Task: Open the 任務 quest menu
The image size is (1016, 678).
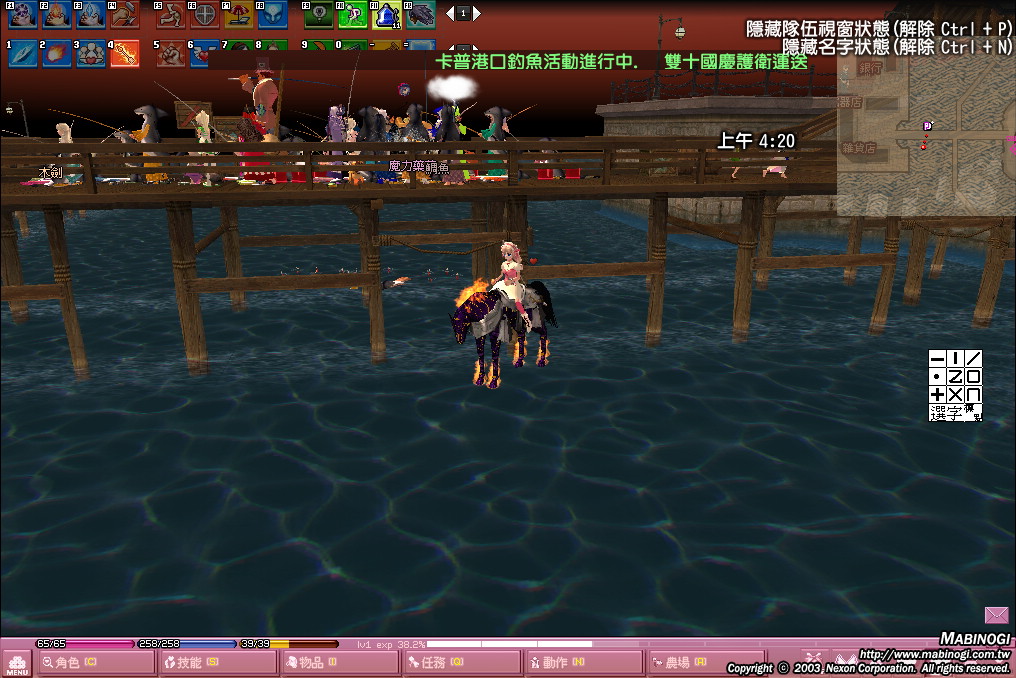Action: (444, 663)
